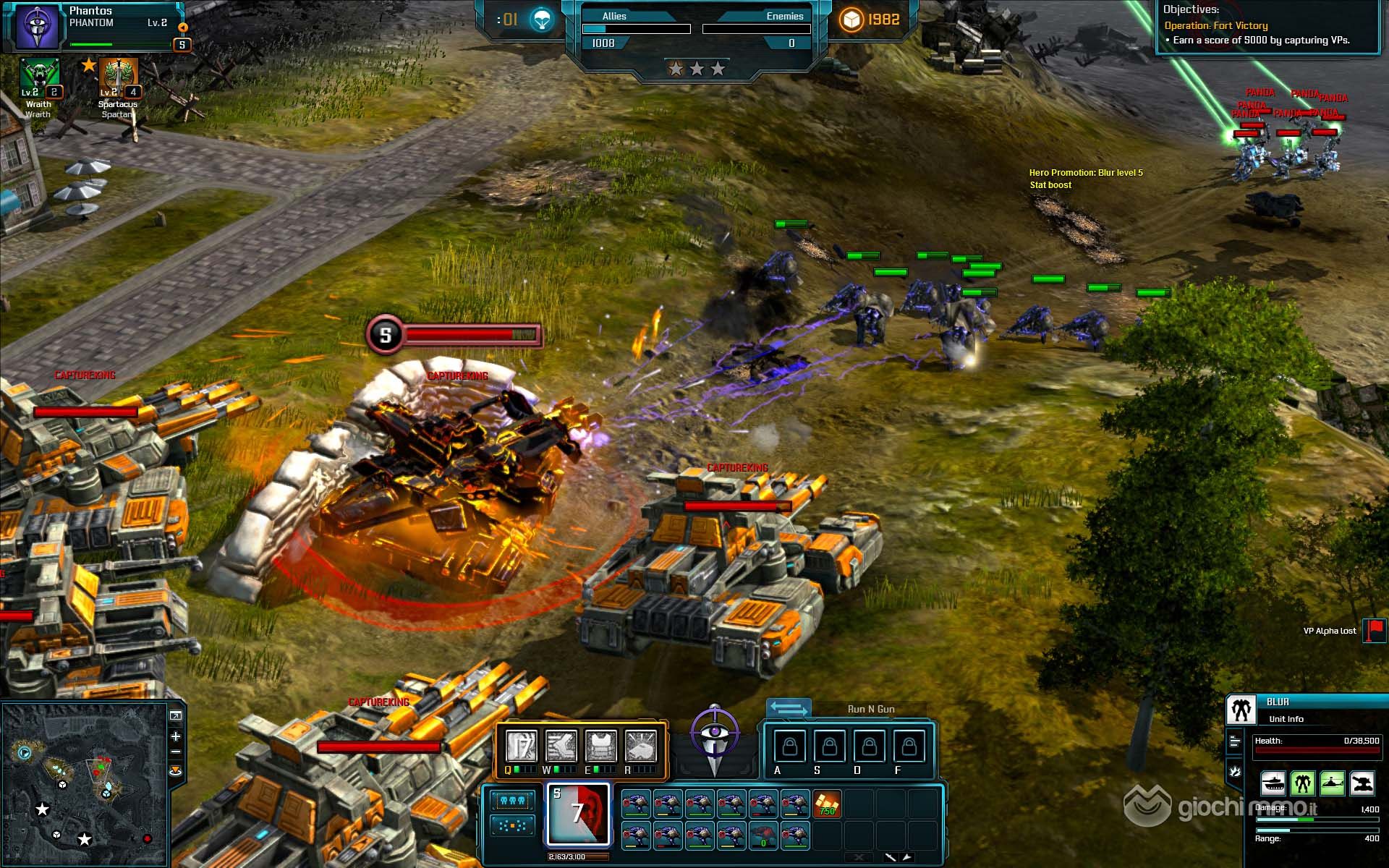The width and height of the screenshot is (1389, 868).
Task: Click the 750 resource crate slot
Action: click(x=827, y=804)
